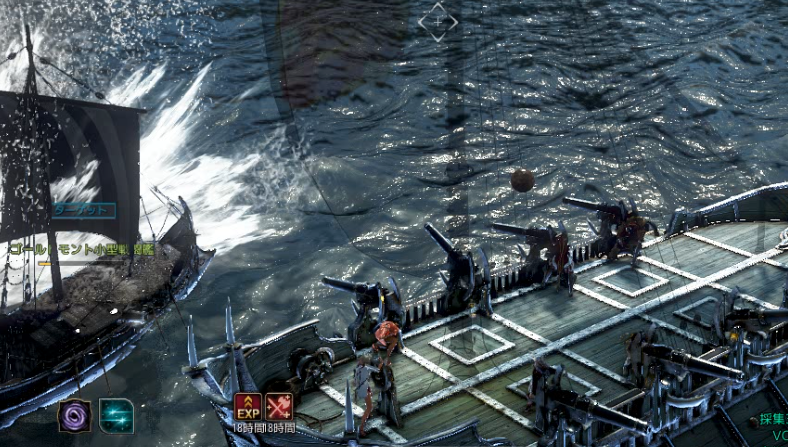Select the EXP boost buff icon
The width and height of the screenshot is (788, 447).
click(x=248, y=407)
